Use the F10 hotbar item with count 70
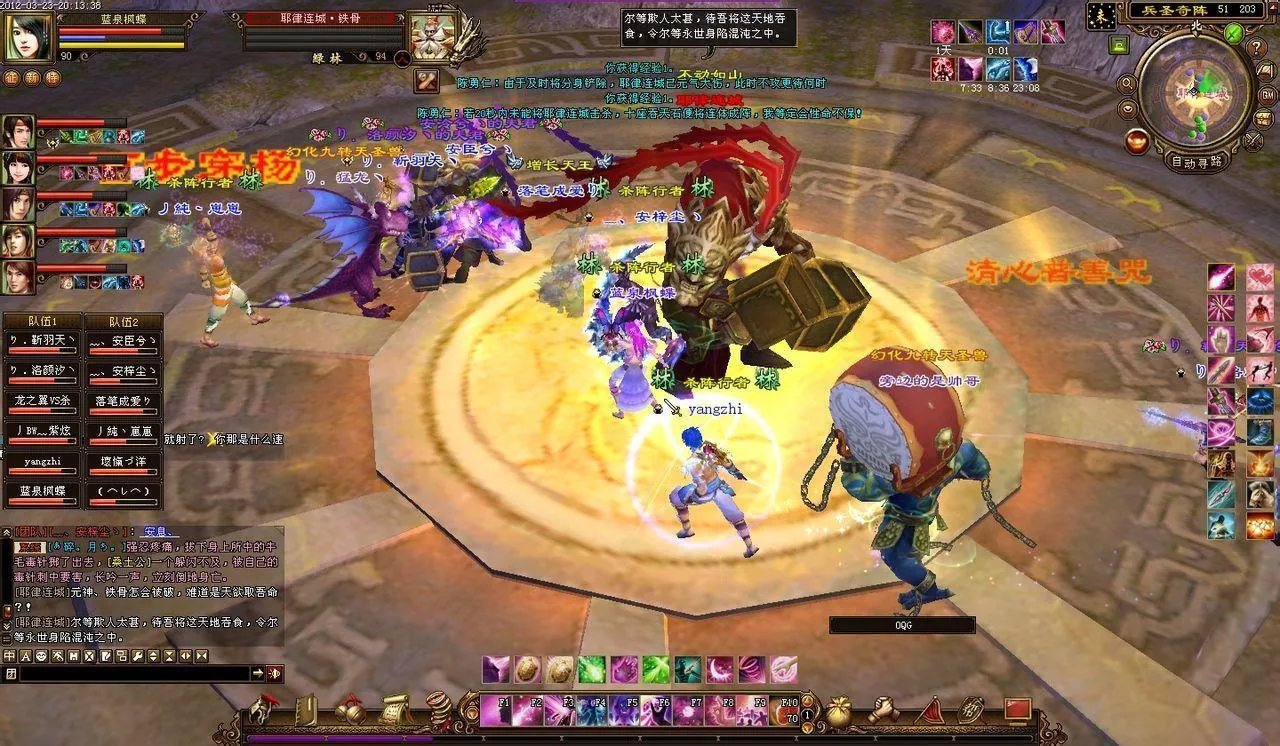 (784, 711)
